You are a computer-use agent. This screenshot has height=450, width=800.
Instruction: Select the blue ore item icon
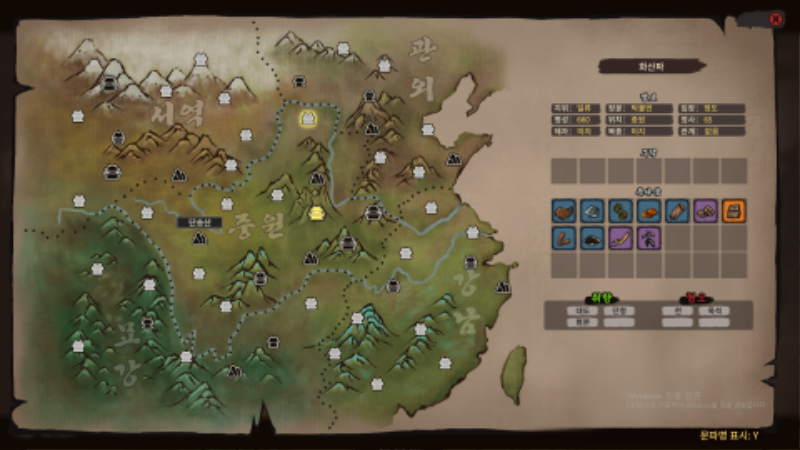592,211
